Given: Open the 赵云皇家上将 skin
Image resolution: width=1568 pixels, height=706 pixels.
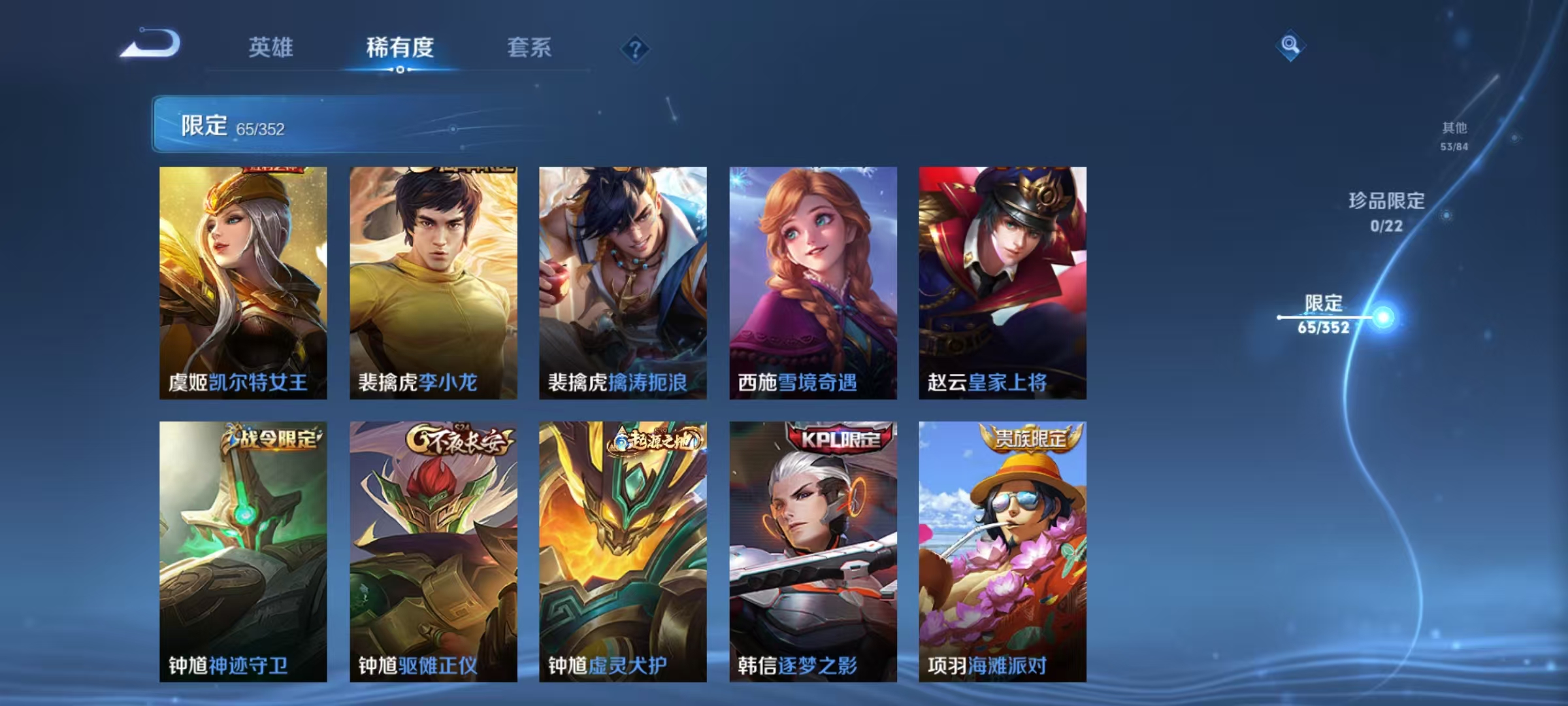Looking at the screenshot, I should (x=1002, y=281).
